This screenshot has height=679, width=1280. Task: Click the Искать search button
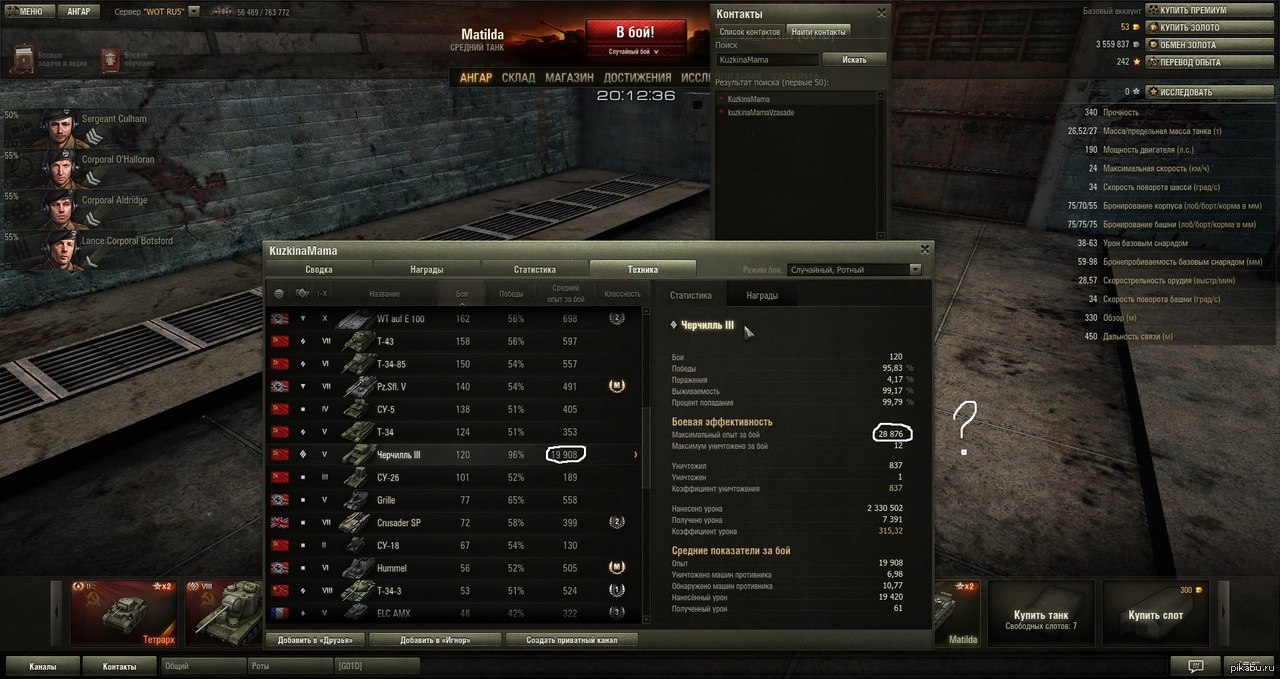pyautogui.click(x=854, y=60)
